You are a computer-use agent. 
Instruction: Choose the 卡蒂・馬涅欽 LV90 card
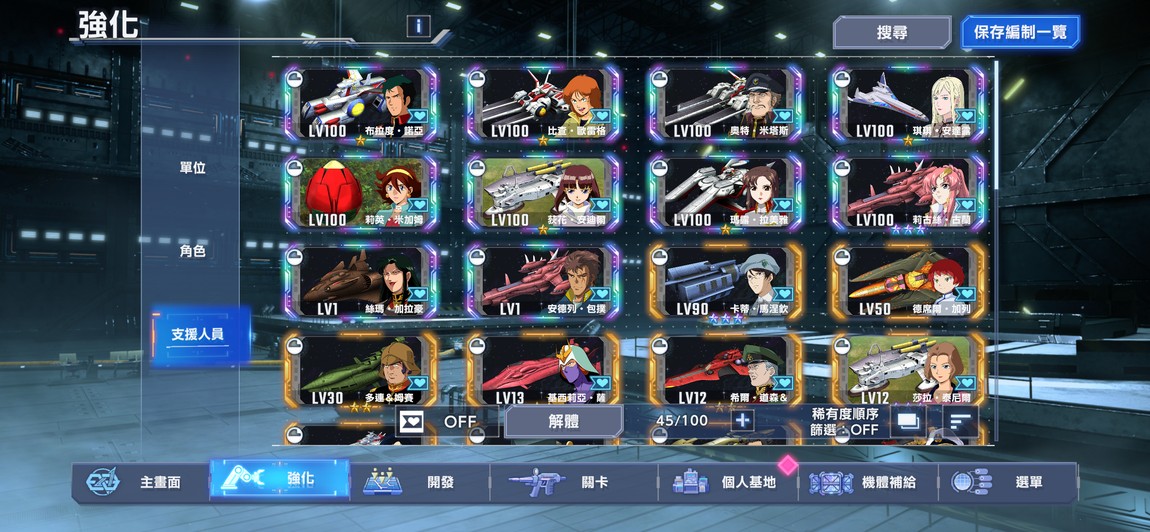(x=725, y=283)
